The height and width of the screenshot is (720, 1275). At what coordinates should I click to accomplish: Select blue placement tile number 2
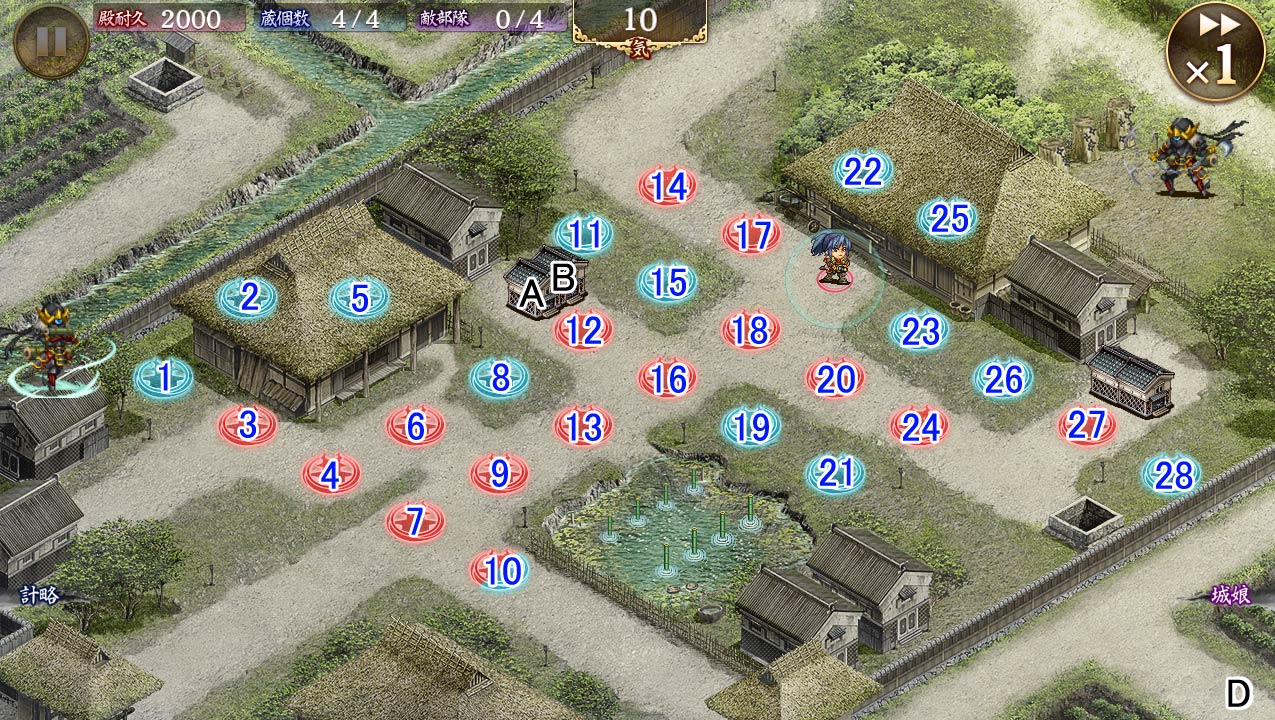point(248,297)
